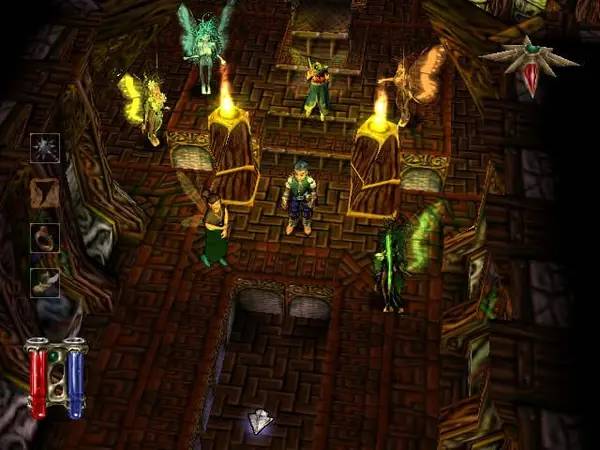Click the brown hourglass-shaped icon

click(45, 193)
